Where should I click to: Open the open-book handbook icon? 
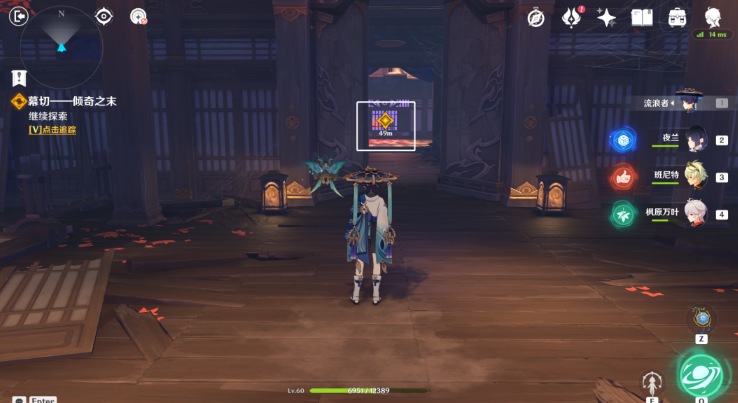(x=641, y=17)
